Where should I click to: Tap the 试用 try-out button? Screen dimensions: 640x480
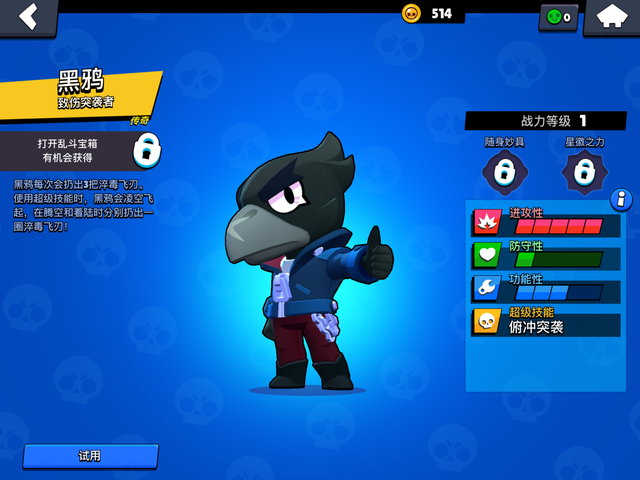pos(90,456)
